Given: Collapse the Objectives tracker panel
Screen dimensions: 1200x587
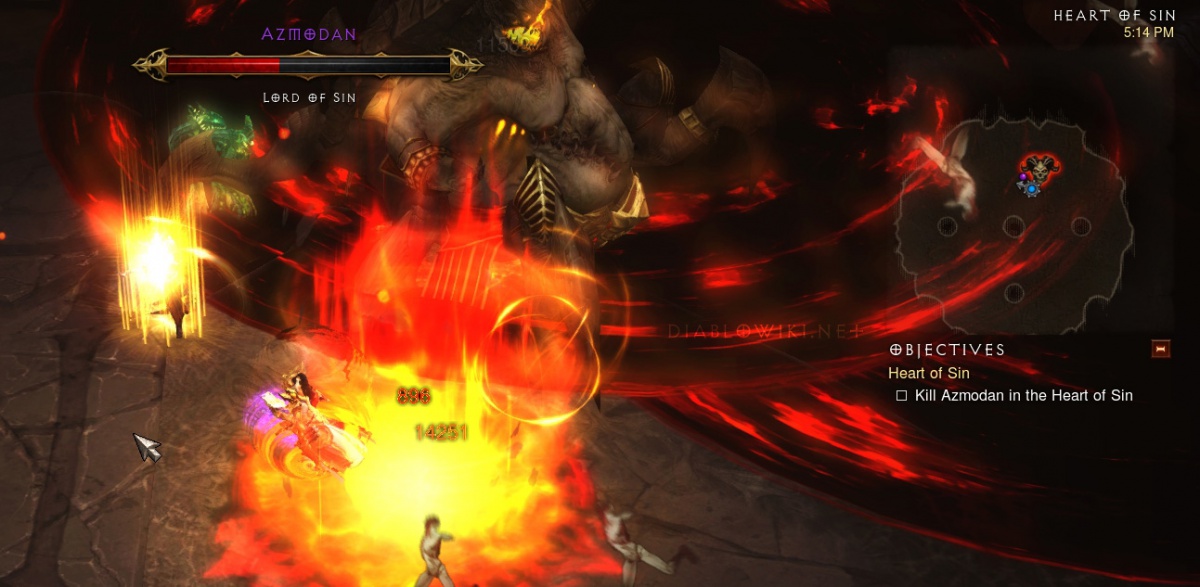Looking at the screenshot, I should (1160, 349).
